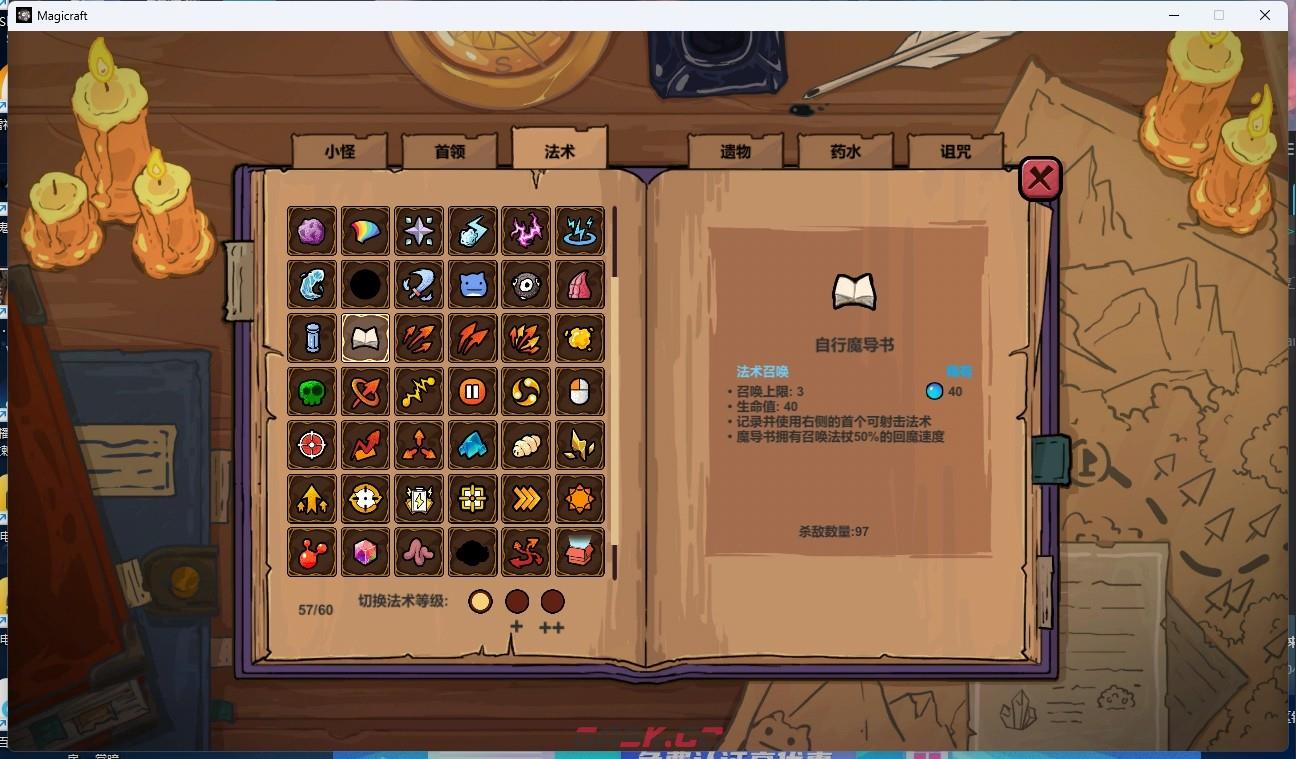The image size is (1296, 759).
Task: Select the rainbow arc spell icon
Action: click(x=365, y=231)
